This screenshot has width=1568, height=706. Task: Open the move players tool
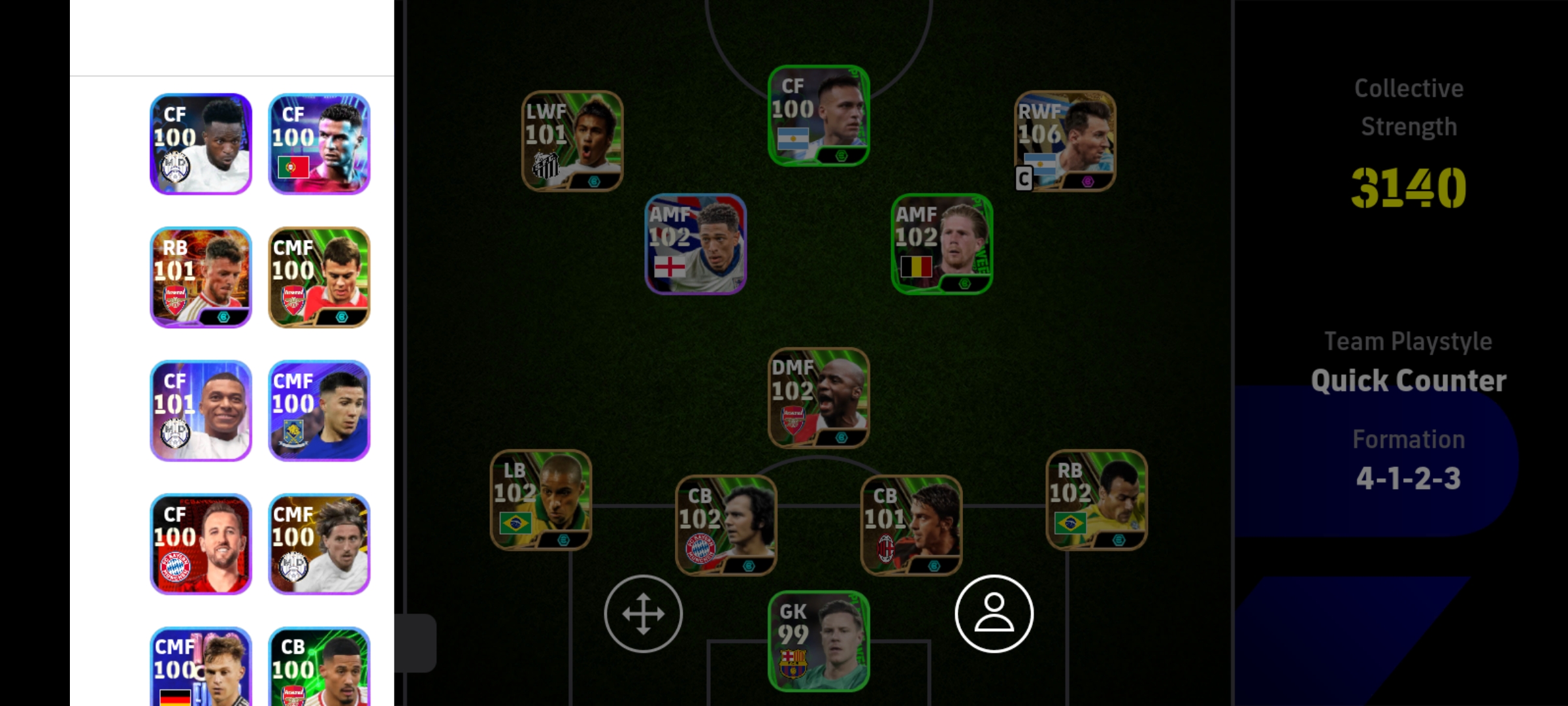click(x=643, y=613)
